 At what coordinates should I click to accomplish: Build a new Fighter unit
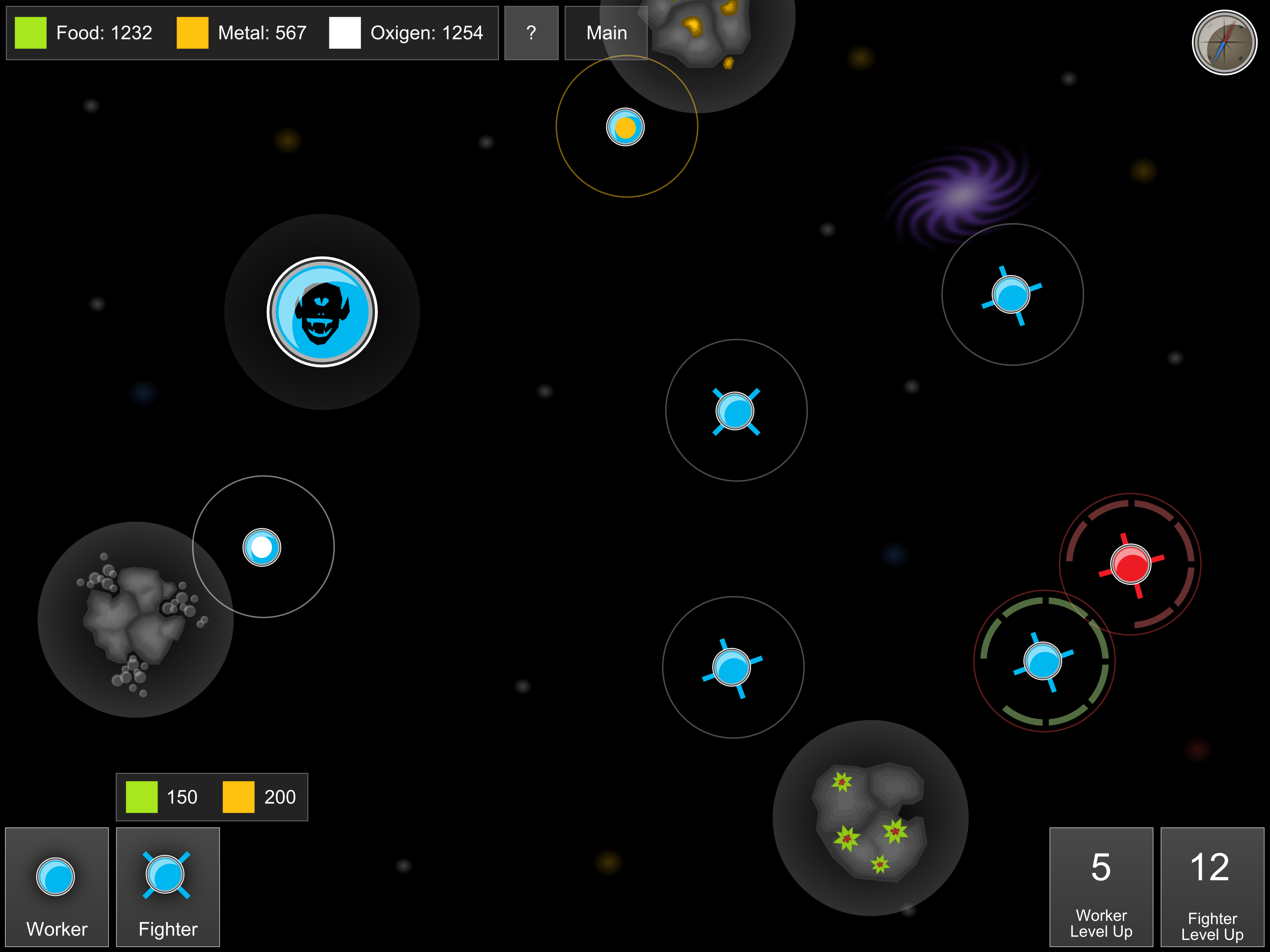[x=167, y=886]
